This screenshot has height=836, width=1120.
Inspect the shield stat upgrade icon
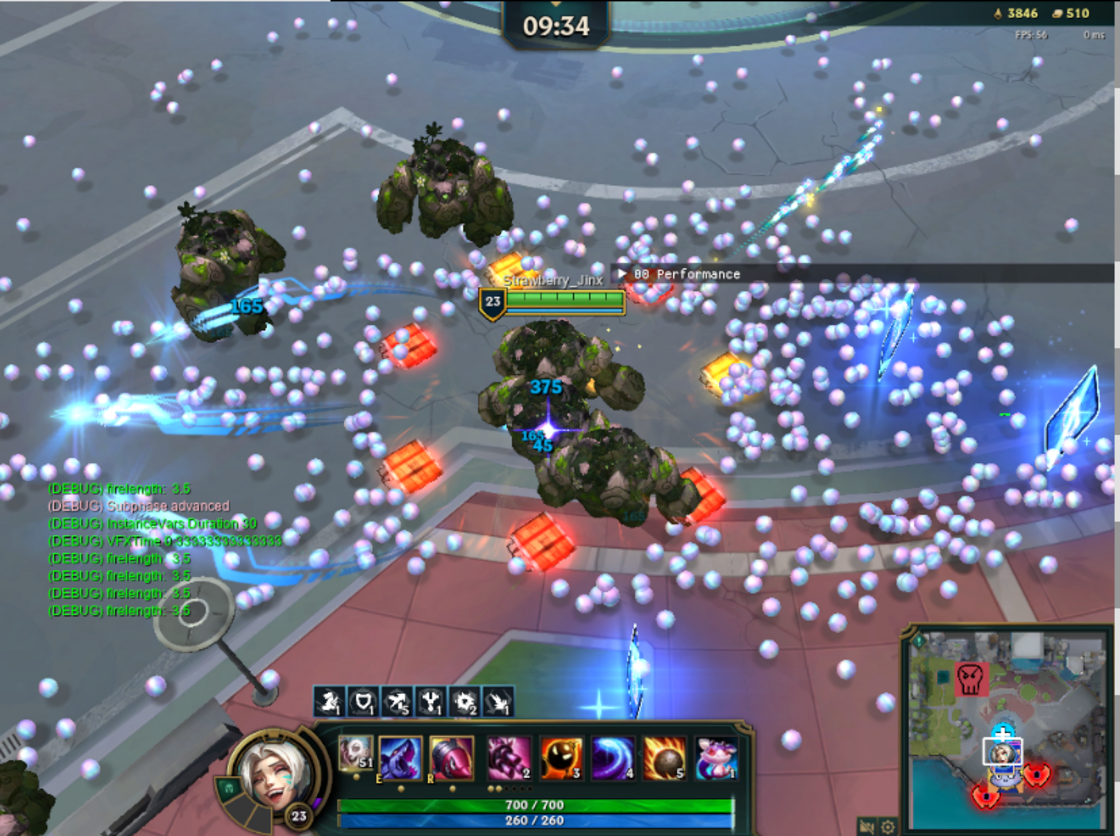point(363,701)
